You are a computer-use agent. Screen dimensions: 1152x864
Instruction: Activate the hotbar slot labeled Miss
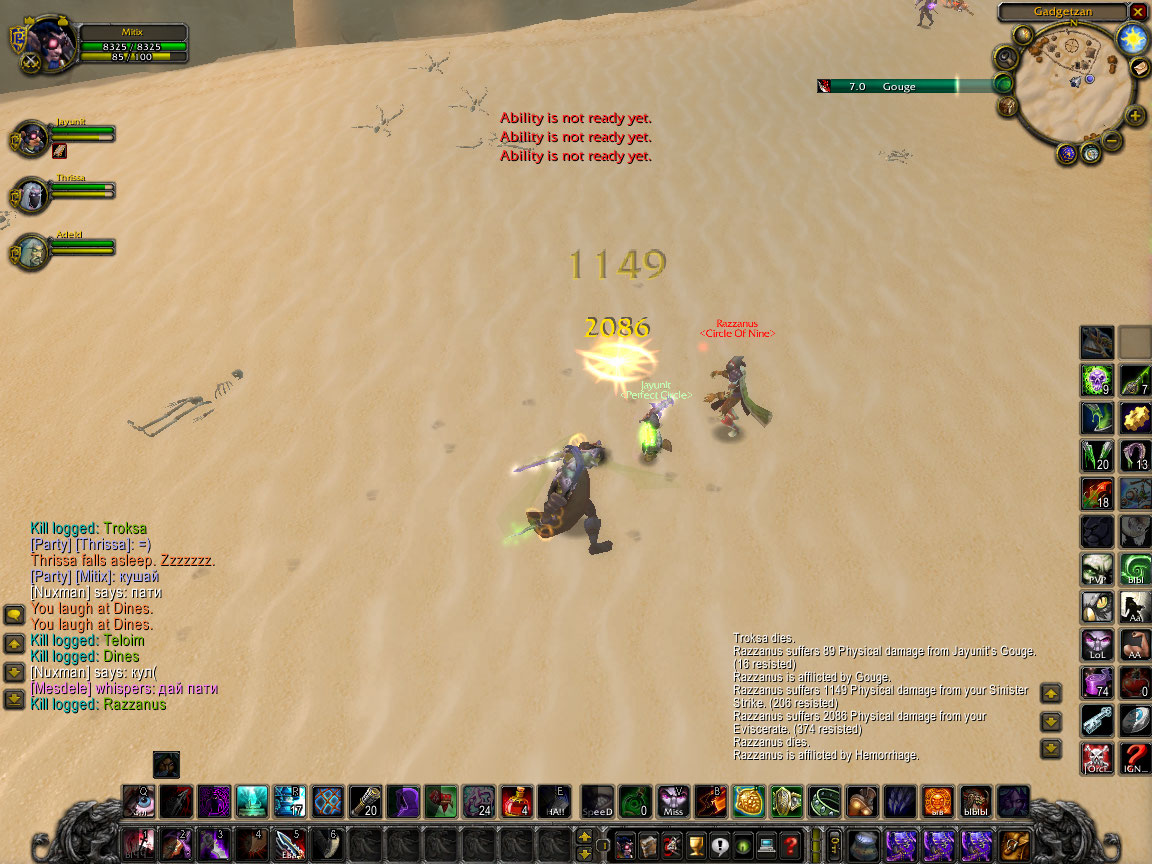coord(673,801)
